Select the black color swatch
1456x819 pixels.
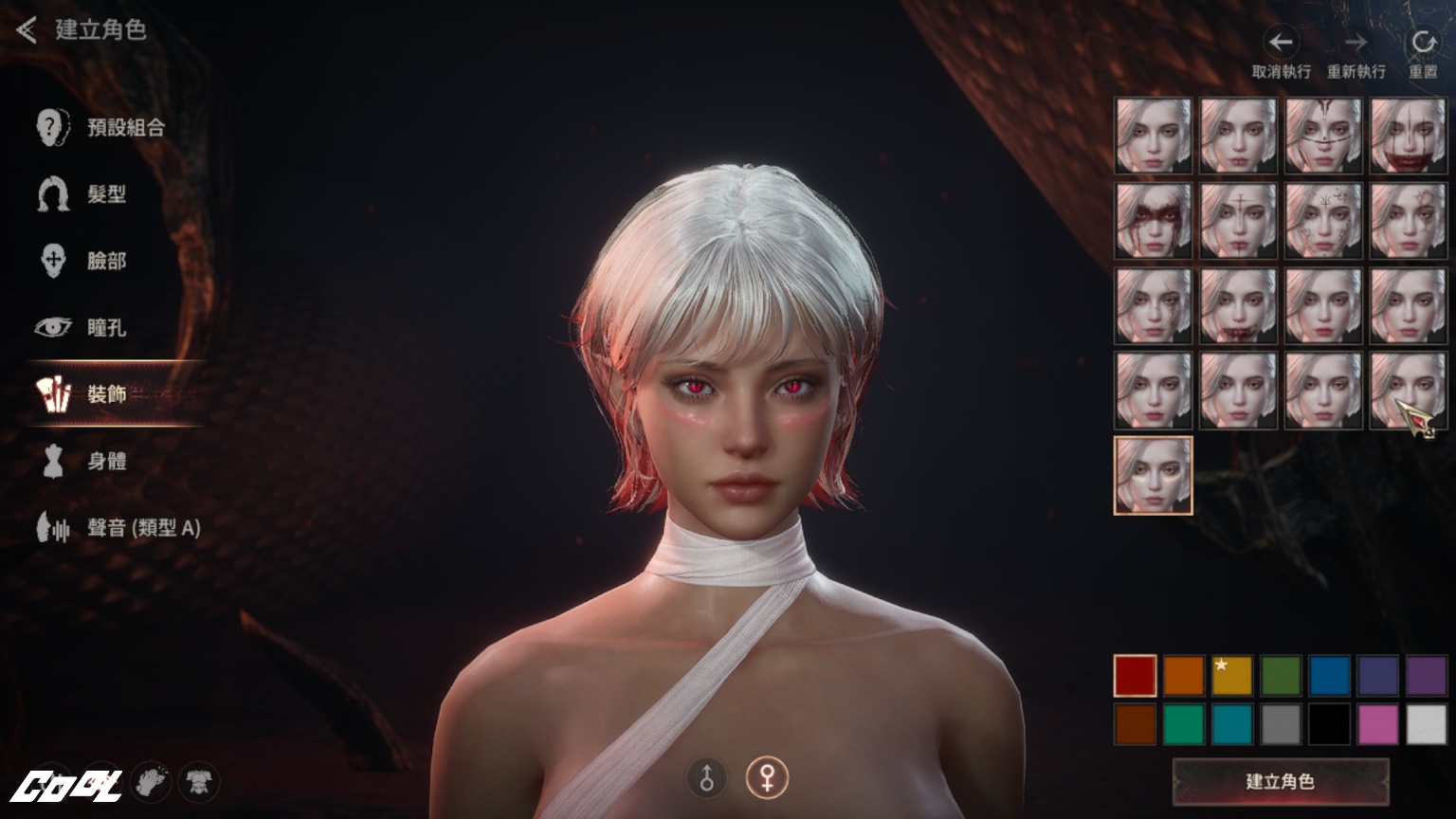tap(1329, 725)
